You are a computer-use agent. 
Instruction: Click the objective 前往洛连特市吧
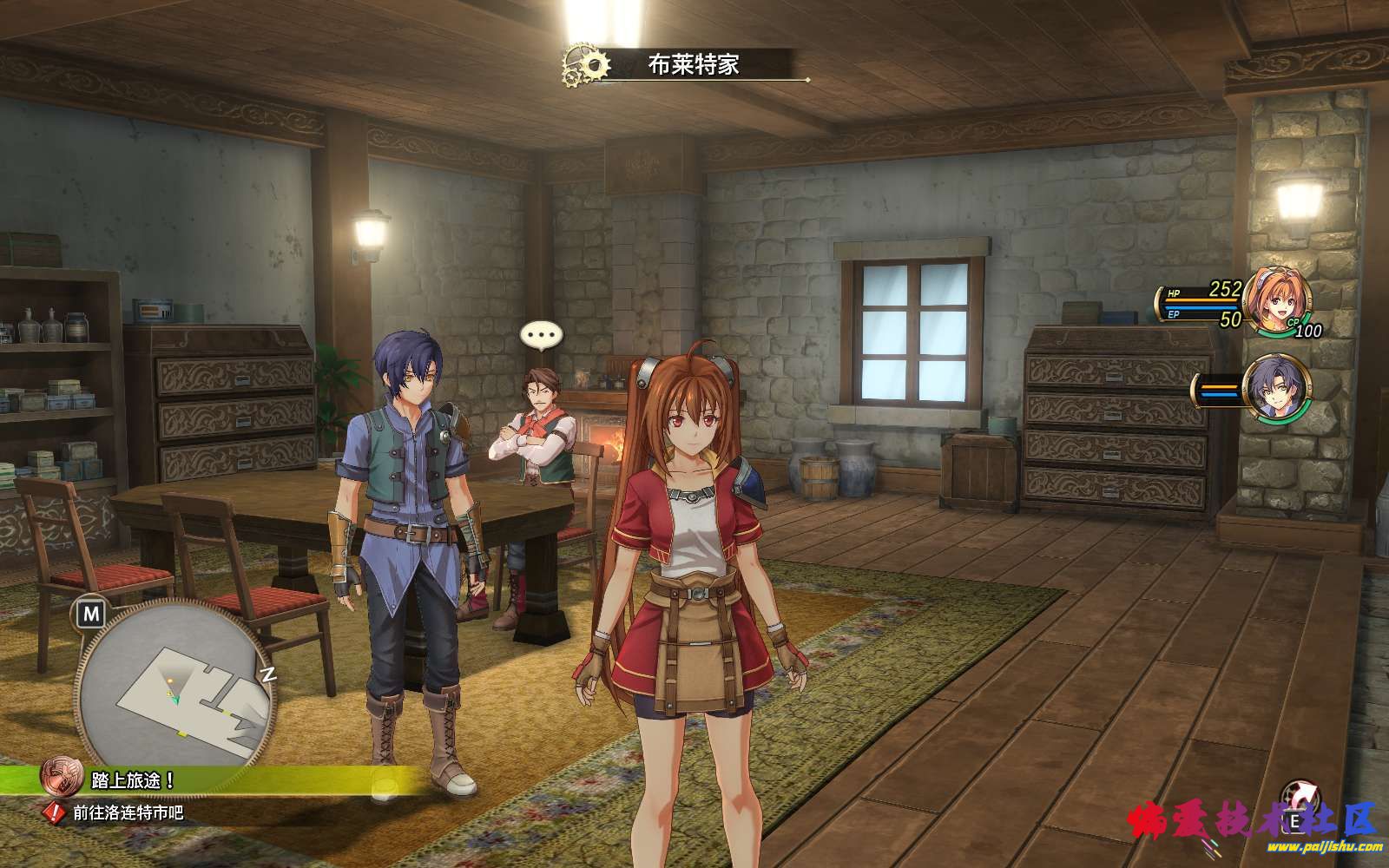pyautogui.click(x=128, y=813)
